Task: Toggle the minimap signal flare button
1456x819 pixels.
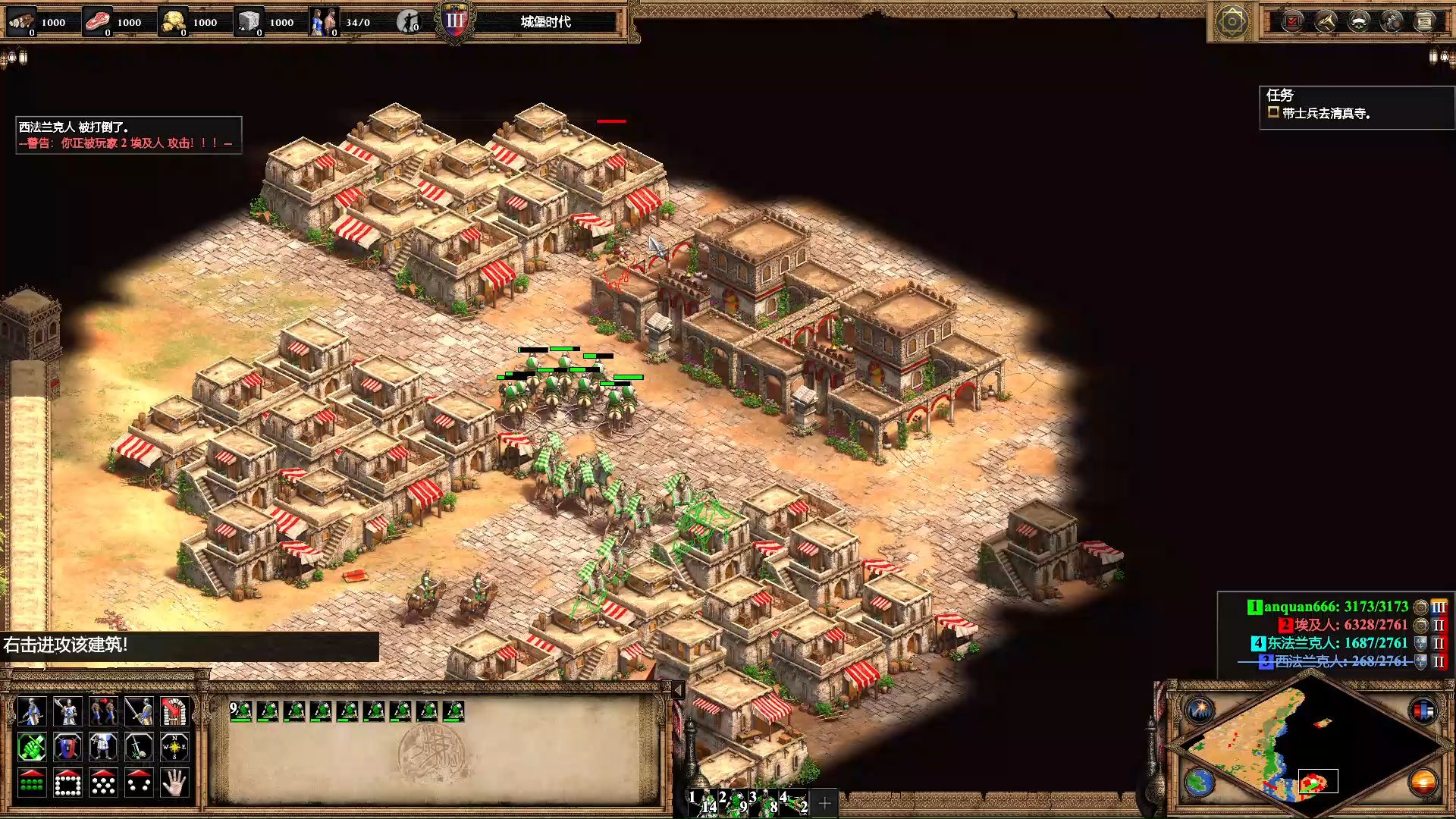Action: 1200,710
